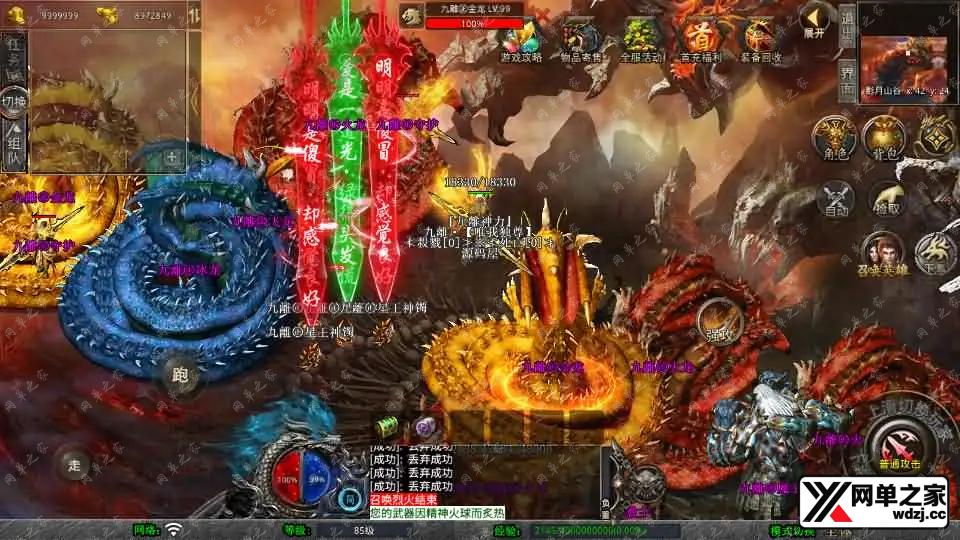Open the 物品寄售 item consignment menu

coord(580,39)
